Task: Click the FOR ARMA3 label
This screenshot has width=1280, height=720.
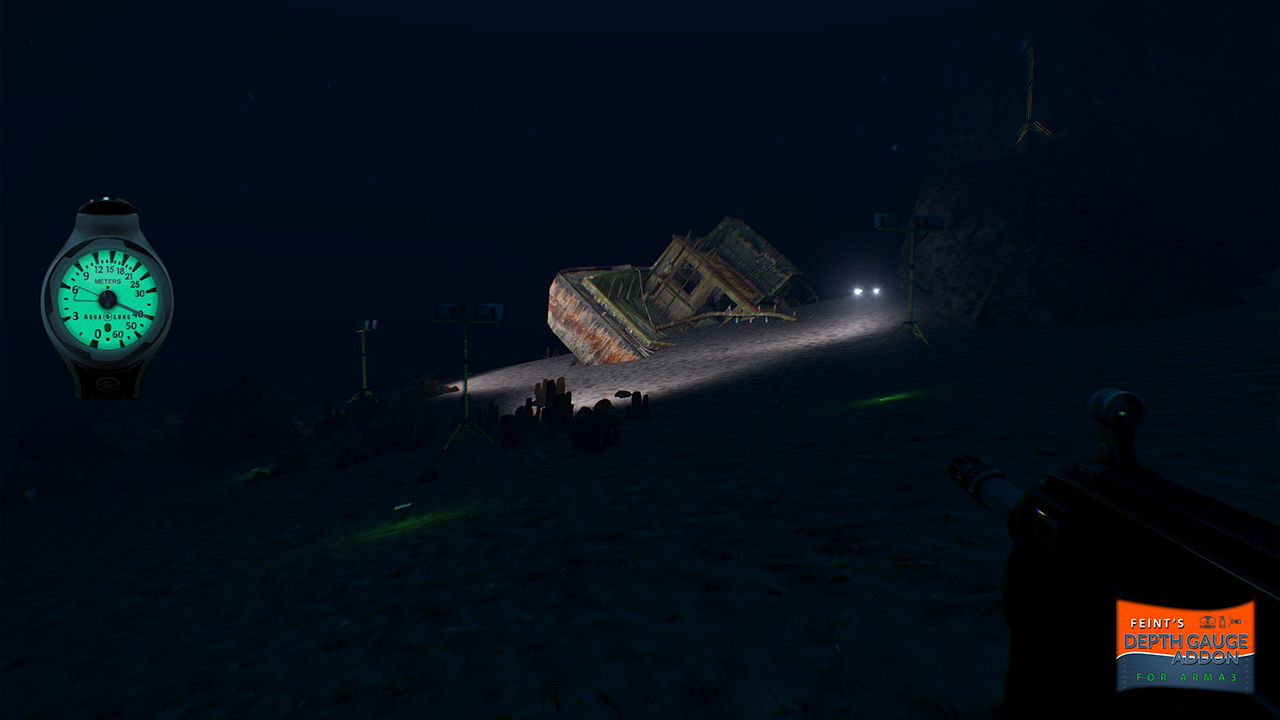Action: click(x=1186, y=677)
